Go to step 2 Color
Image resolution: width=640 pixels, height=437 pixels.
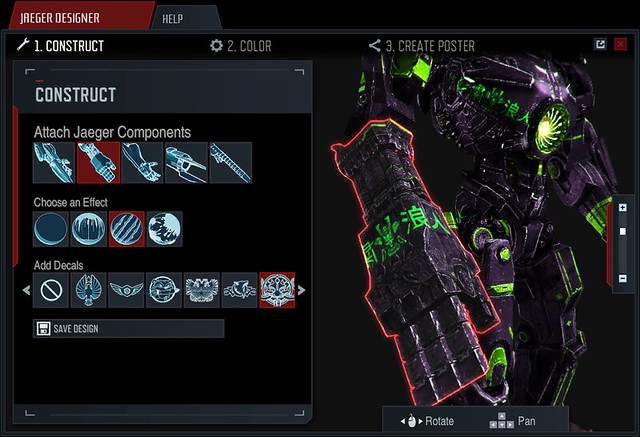pos(240,45)
